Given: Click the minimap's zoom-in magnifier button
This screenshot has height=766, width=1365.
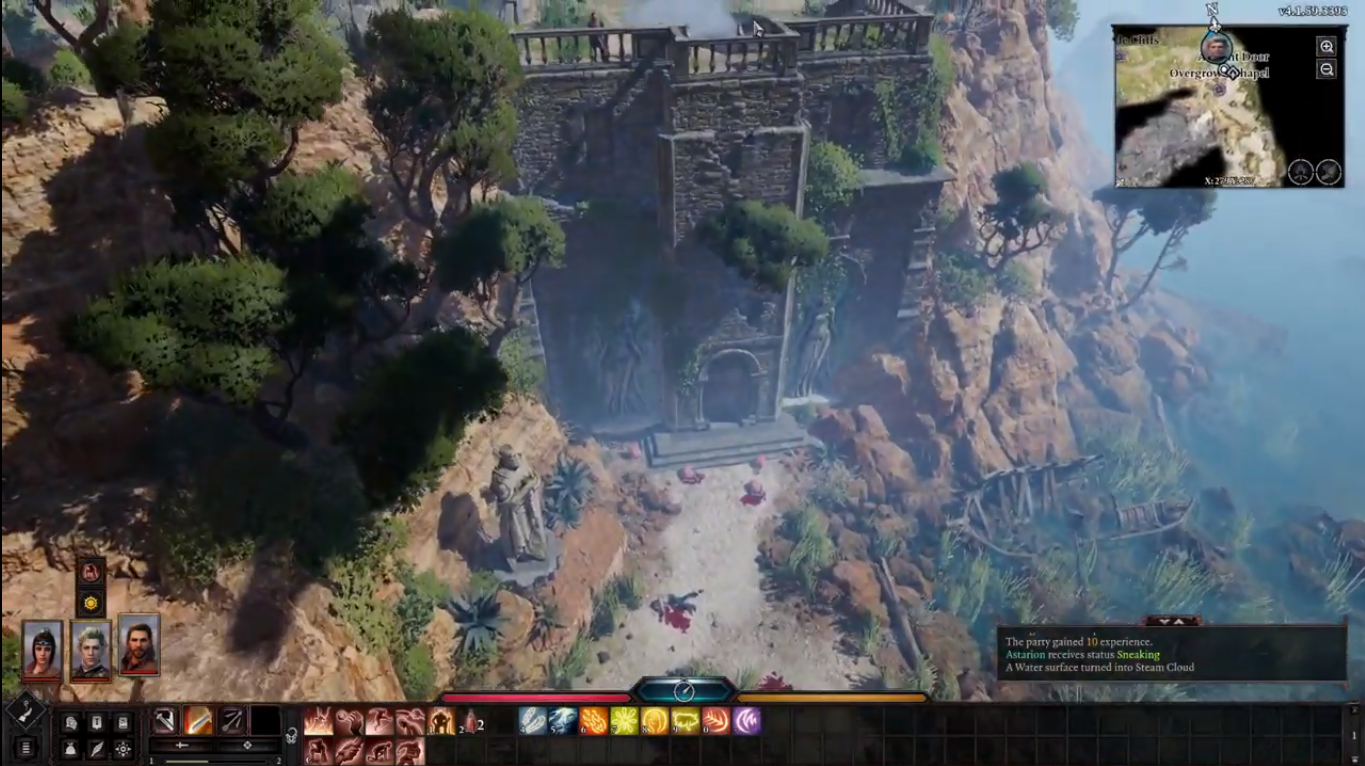Looking at the screenshot, I should [x=1326, y=47].
